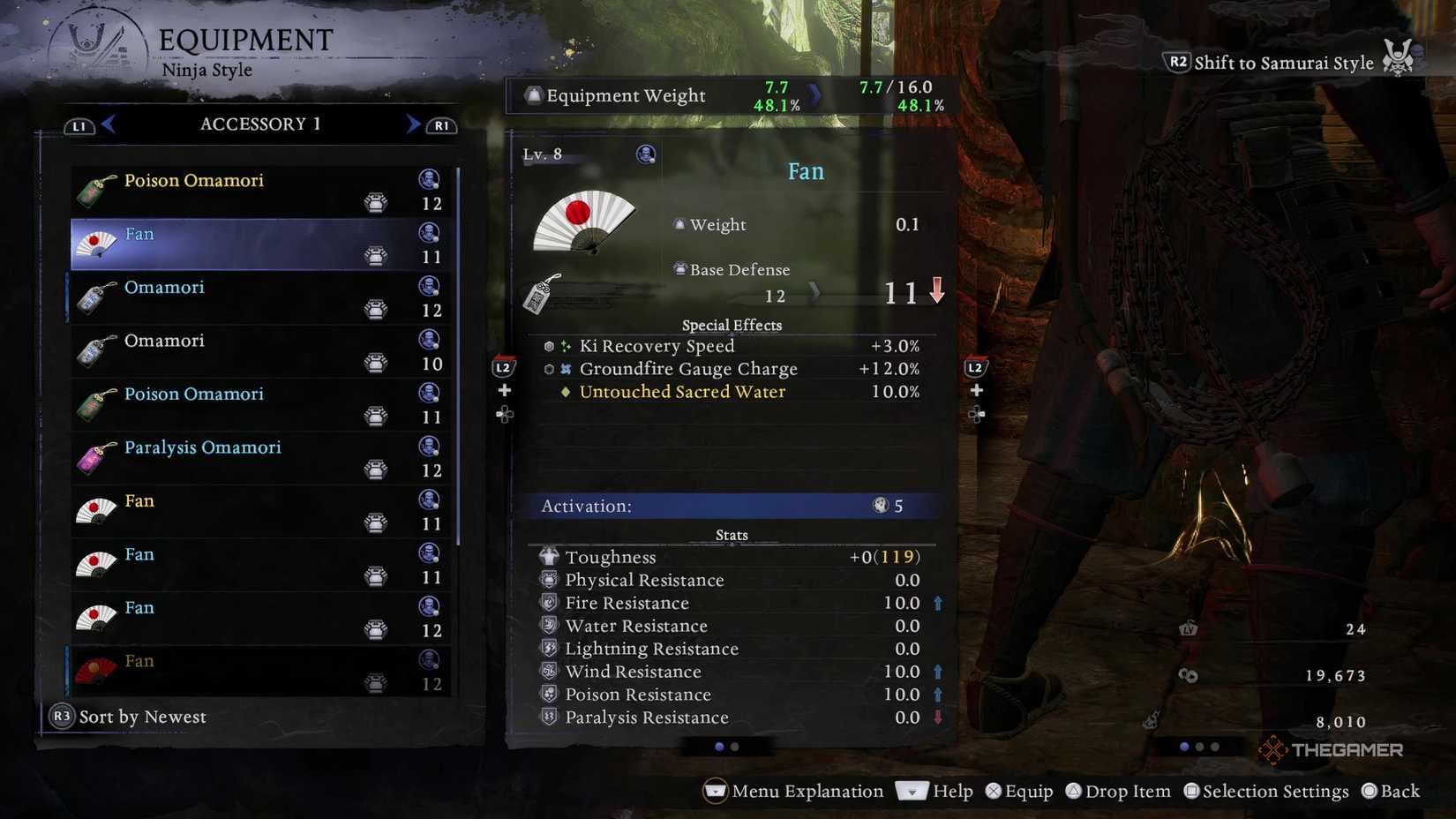The height and width of the screenshot is (819, 1456).
Task: Click the R1 right arrow to change category
Action: point(411,124)
